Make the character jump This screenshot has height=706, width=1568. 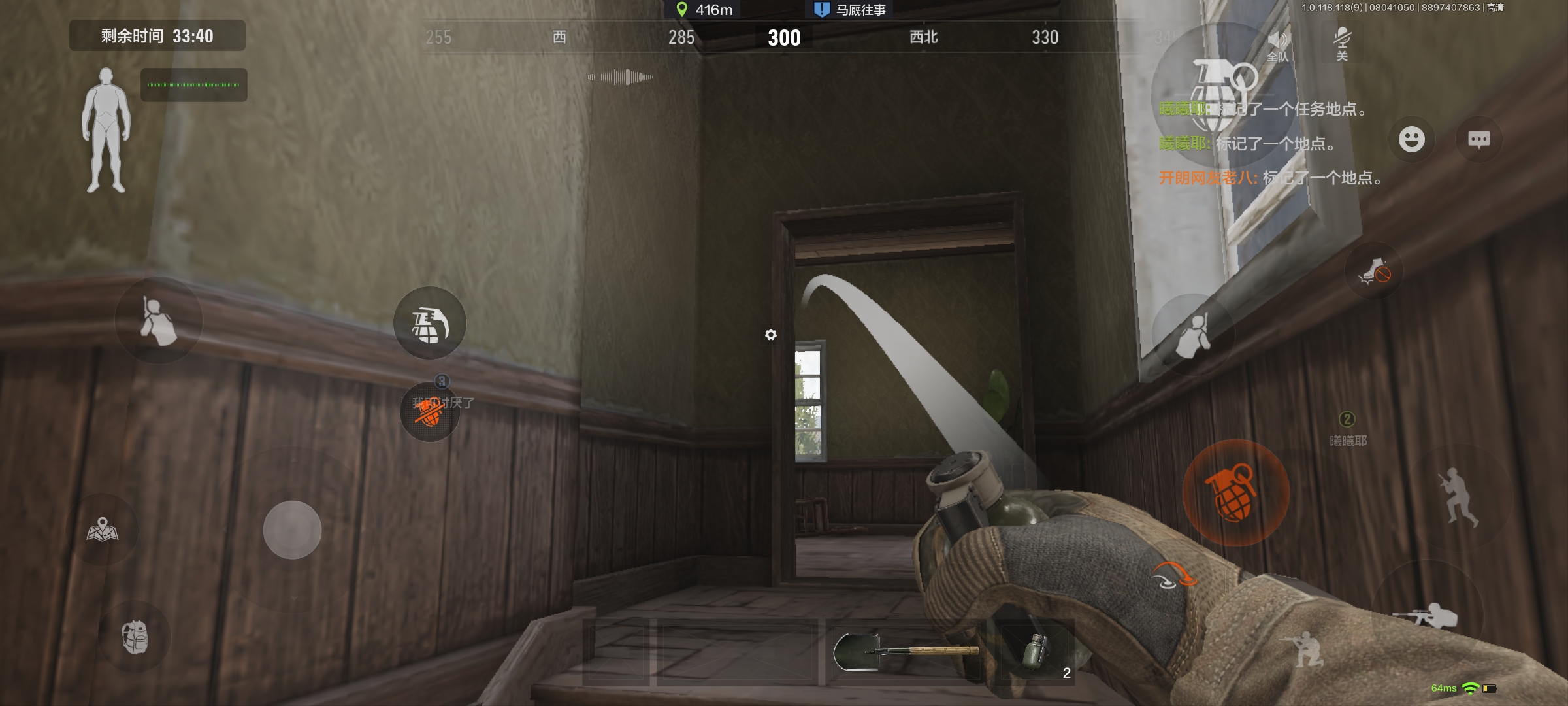coord(1458,497)
